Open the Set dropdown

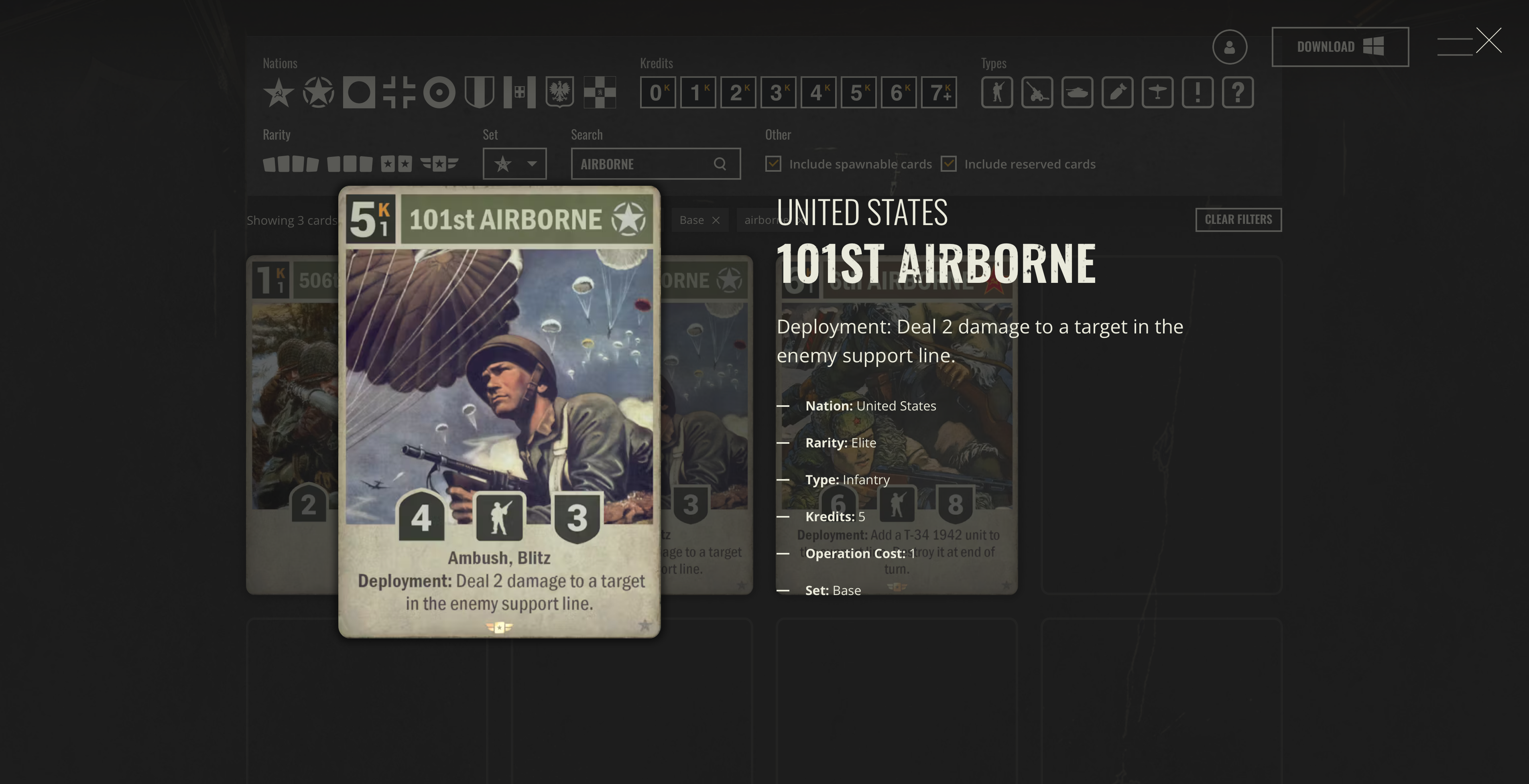(514, 164)
